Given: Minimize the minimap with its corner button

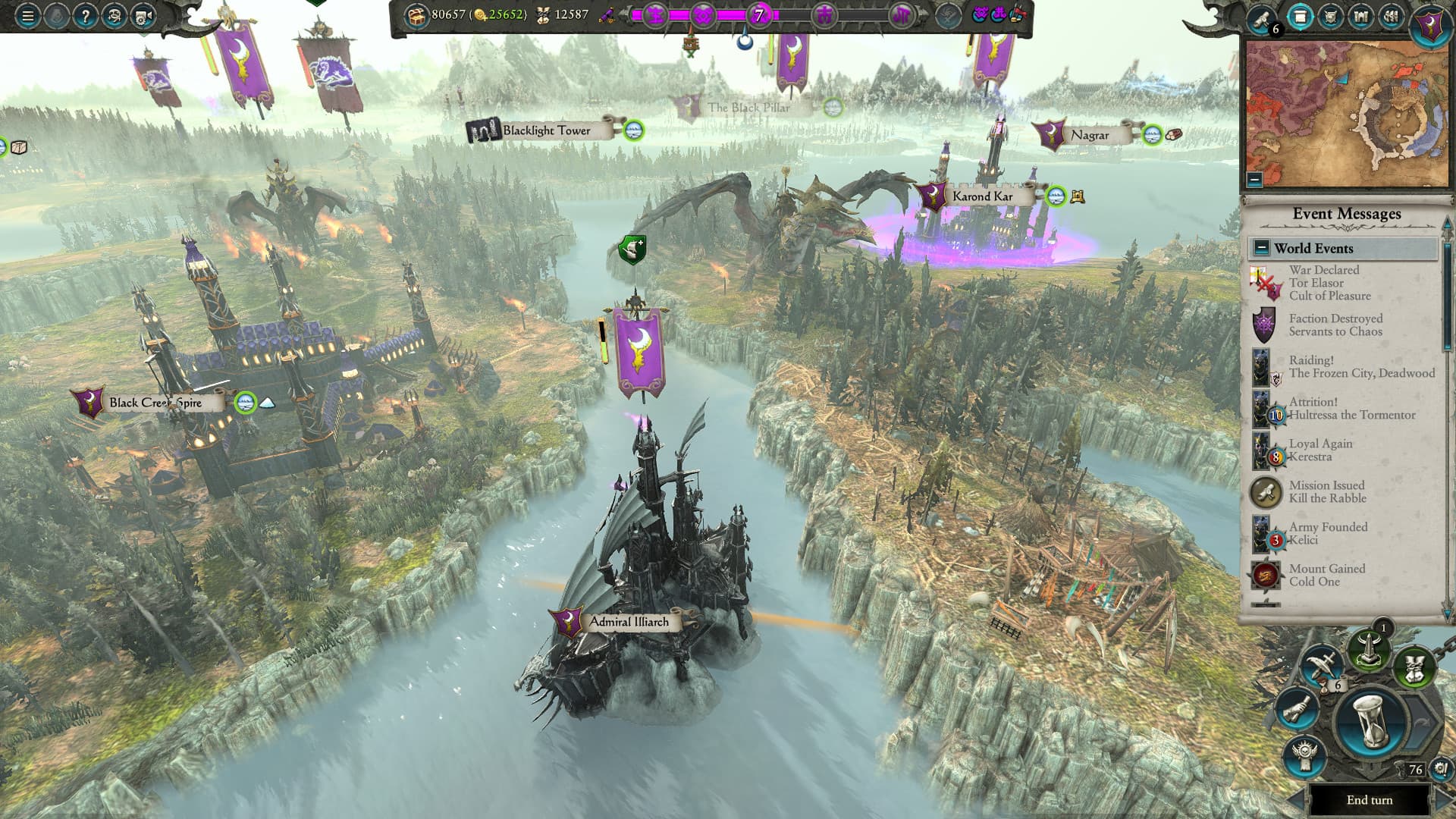Looking at the screenshot, I should [1255, 180].
